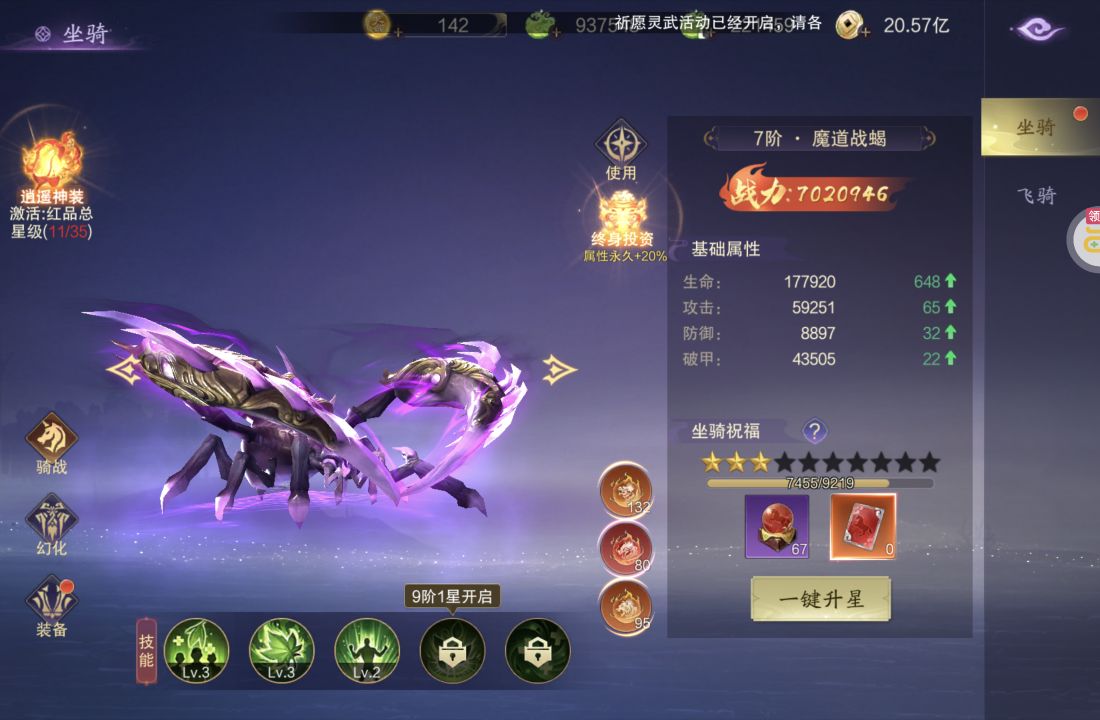
Task: Select the red orb item with 67
Action: [x=777, y=526]
